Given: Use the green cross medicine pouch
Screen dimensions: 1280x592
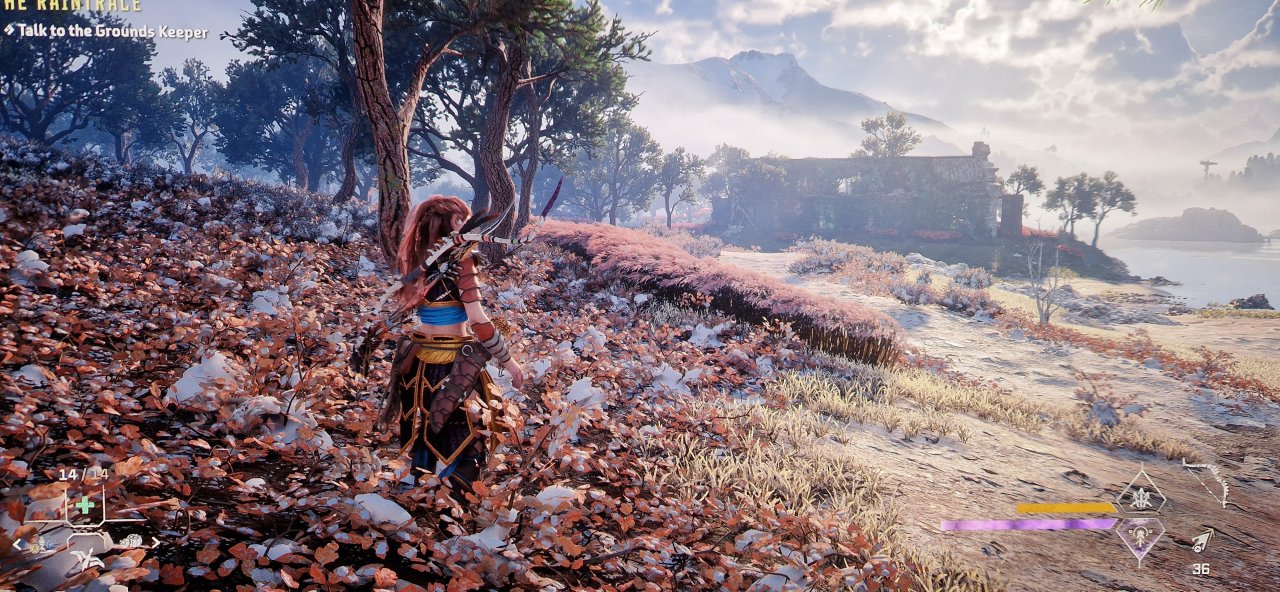Looking at the screenshot, I should [85, 505].
